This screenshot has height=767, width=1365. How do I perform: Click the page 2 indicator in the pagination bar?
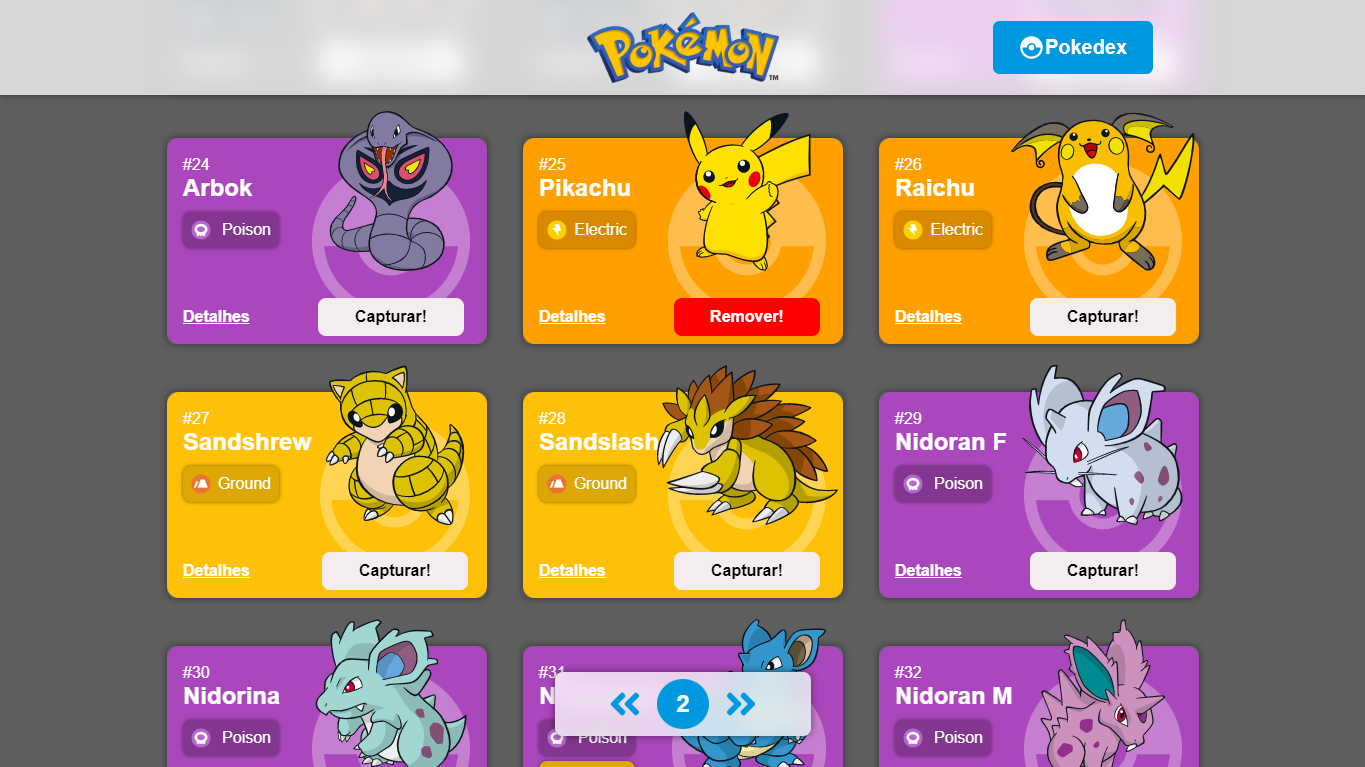click(x=683, y=704)
